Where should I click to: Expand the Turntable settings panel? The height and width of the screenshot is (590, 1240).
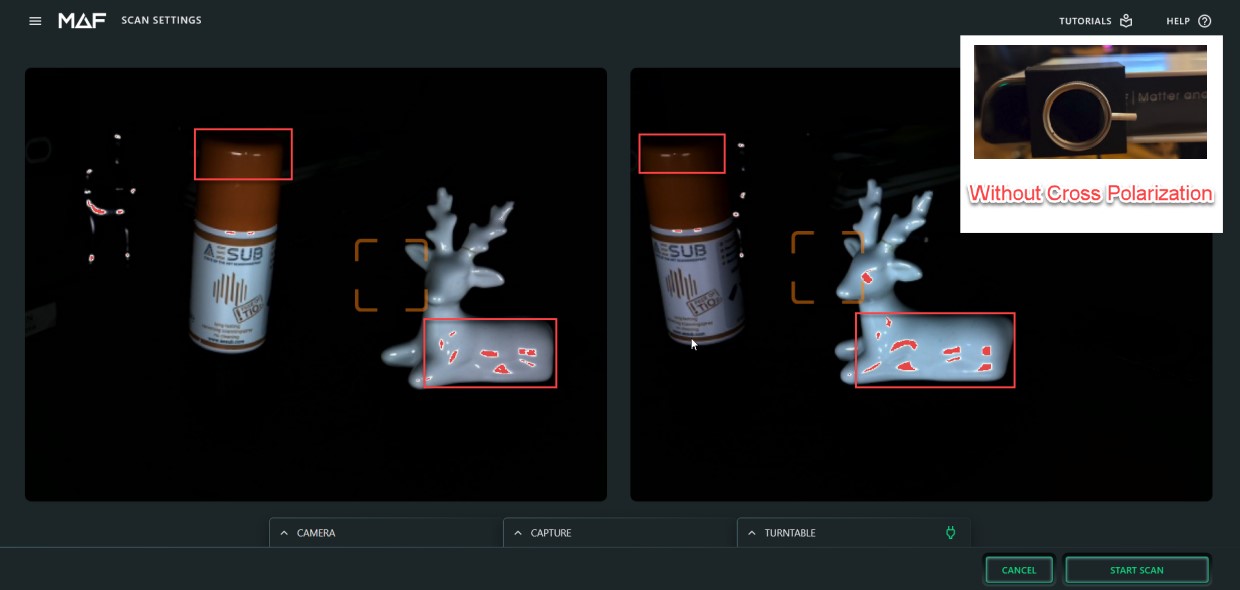pyautogui.click(x=852, y=533)
